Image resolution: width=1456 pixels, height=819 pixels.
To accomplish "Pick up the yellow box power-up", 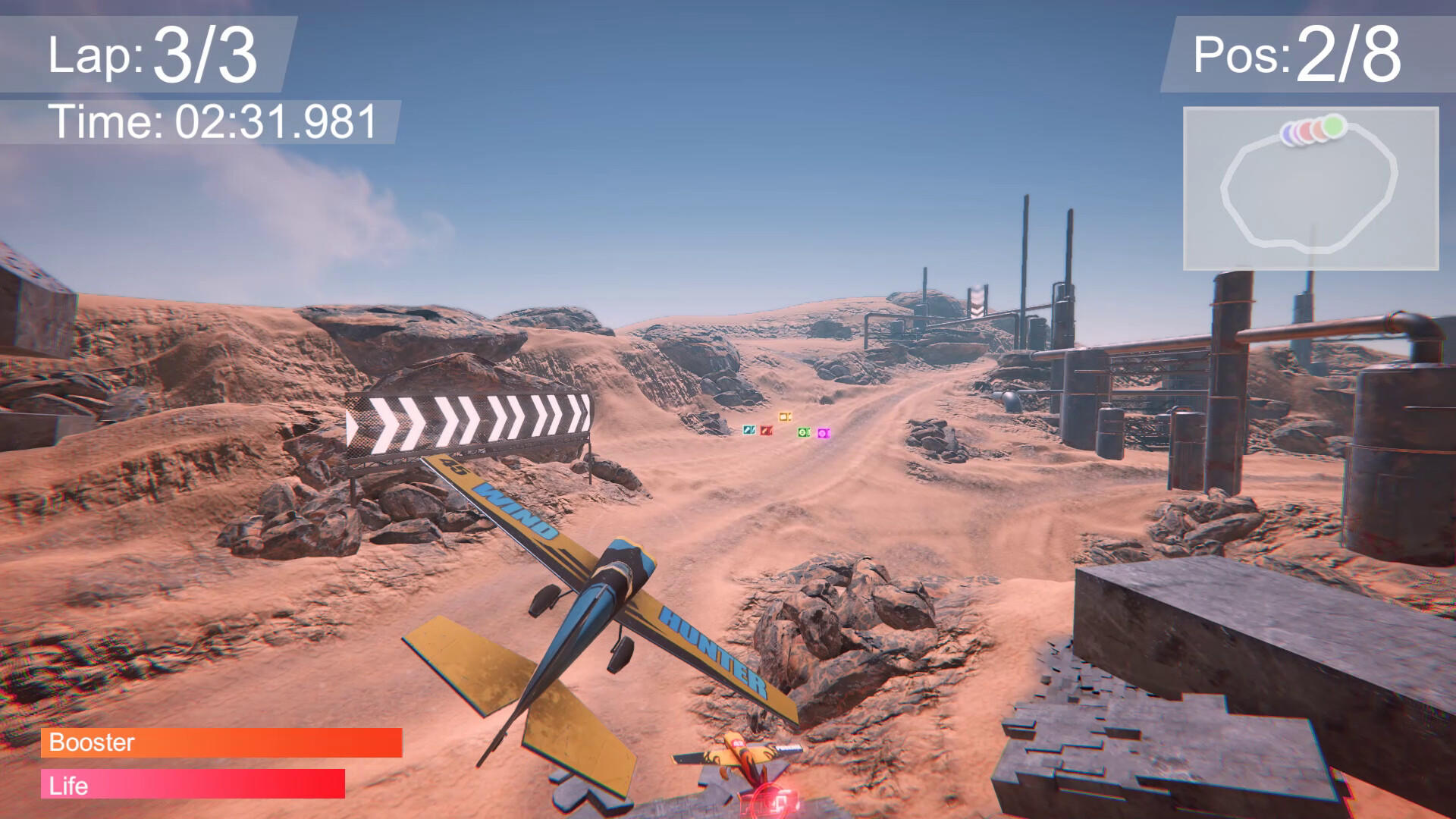I will click(785, 417).
